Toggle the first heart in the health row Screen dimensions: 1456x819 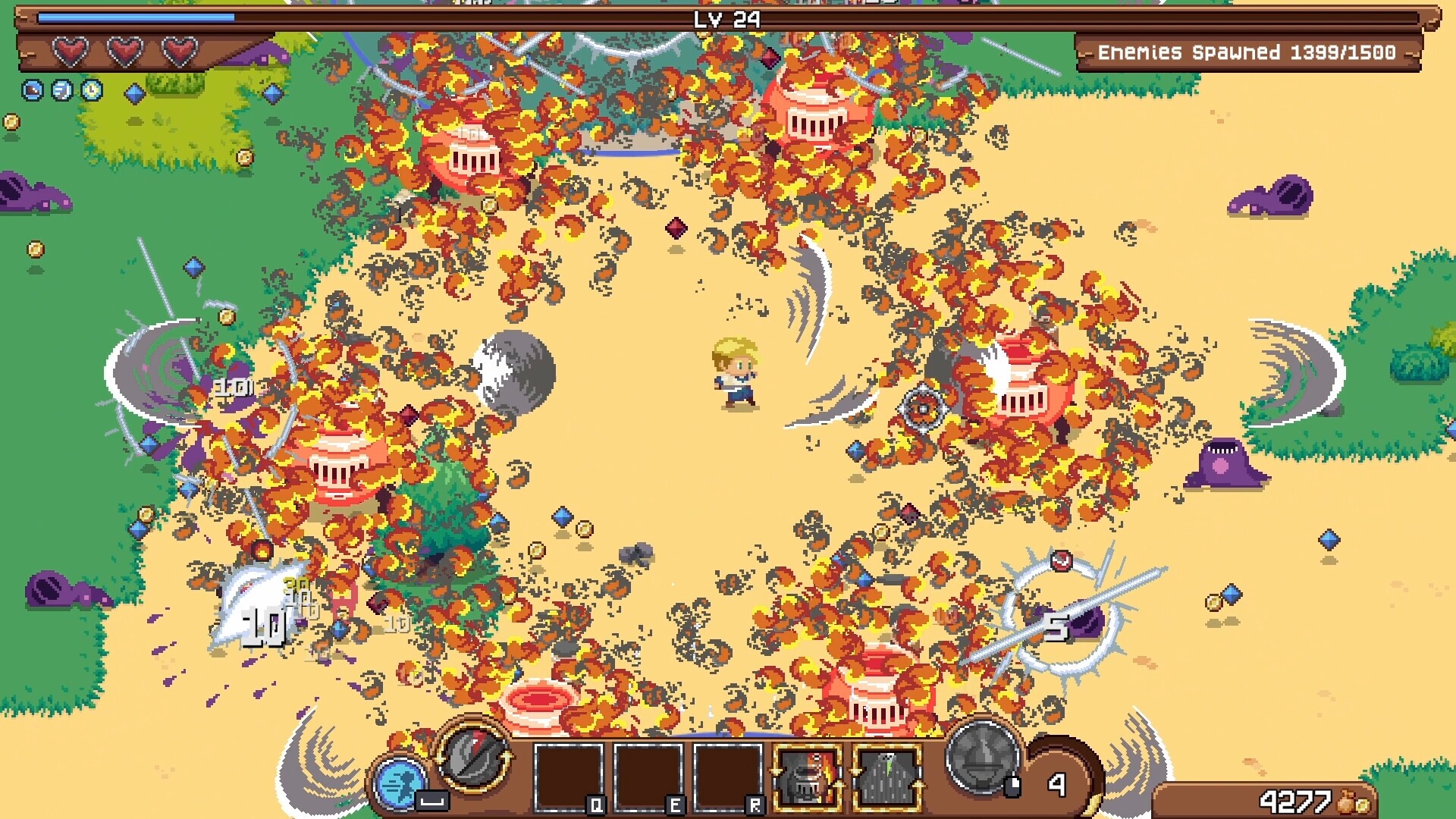pyautogui.click(x=72, y=52)
